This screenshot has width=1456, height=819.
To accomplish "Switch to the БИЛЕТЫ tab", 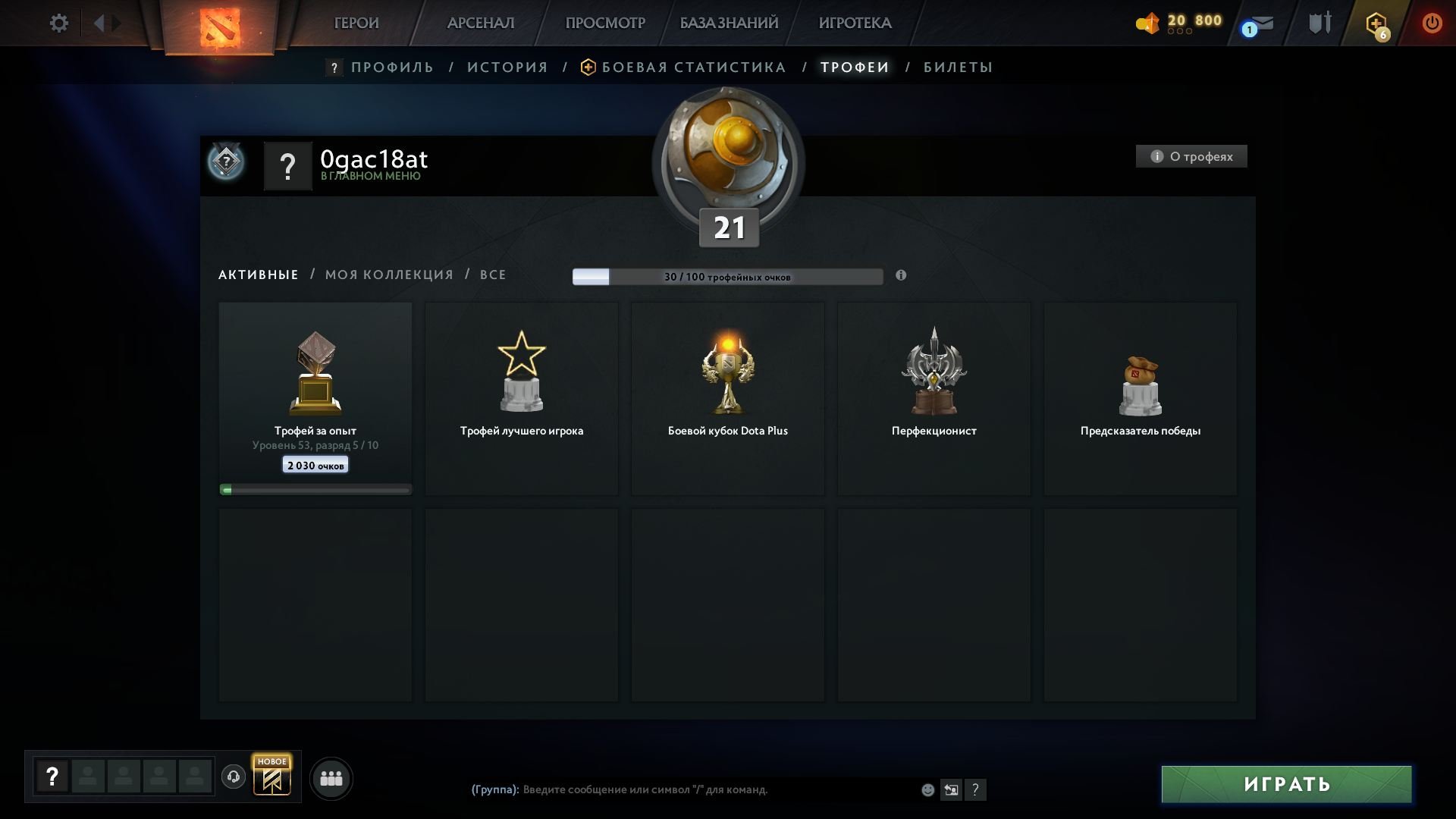I will click(958, 67).
